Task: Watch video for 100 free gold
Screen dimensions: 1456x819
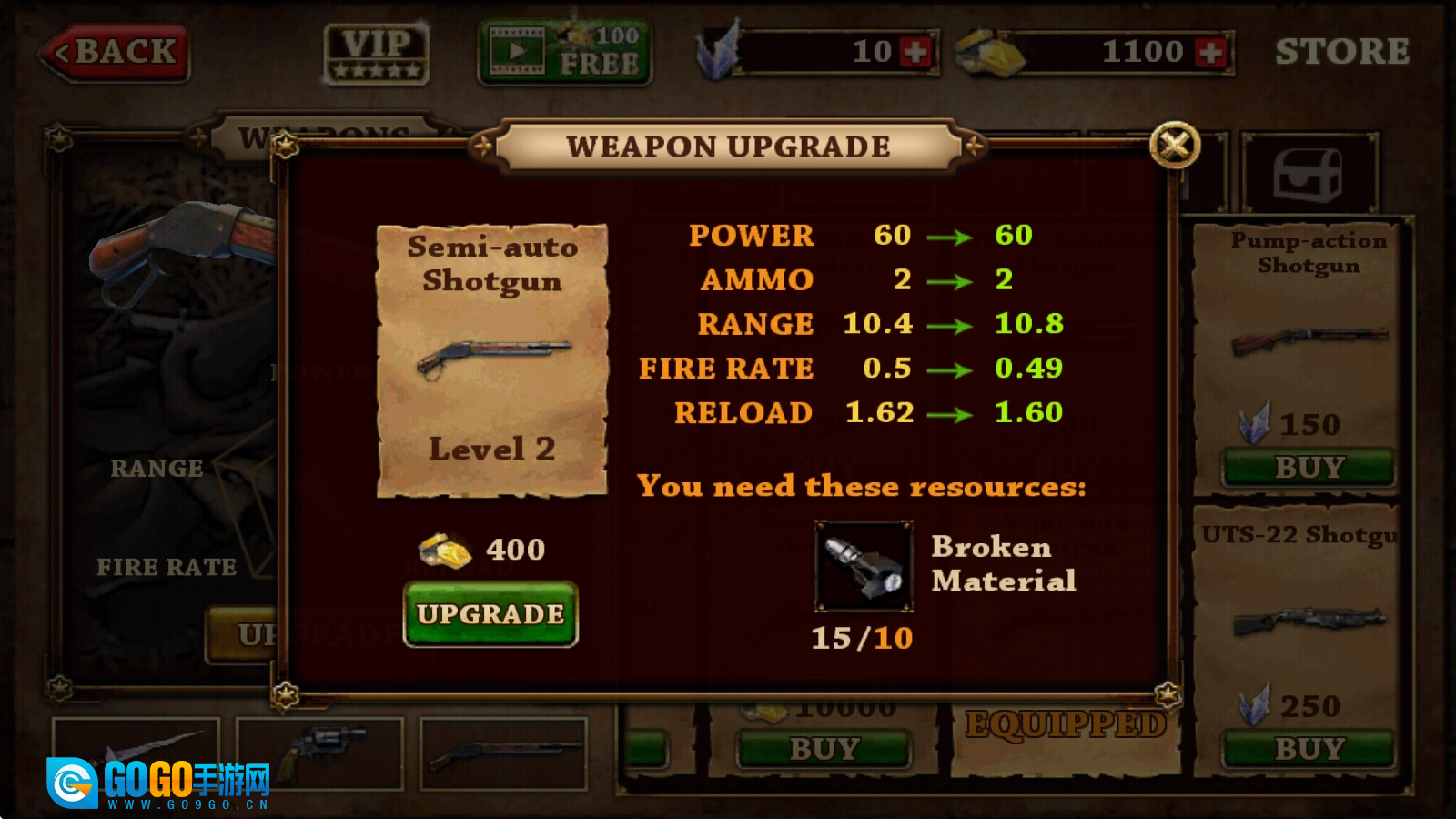Action: click(565, 52)
